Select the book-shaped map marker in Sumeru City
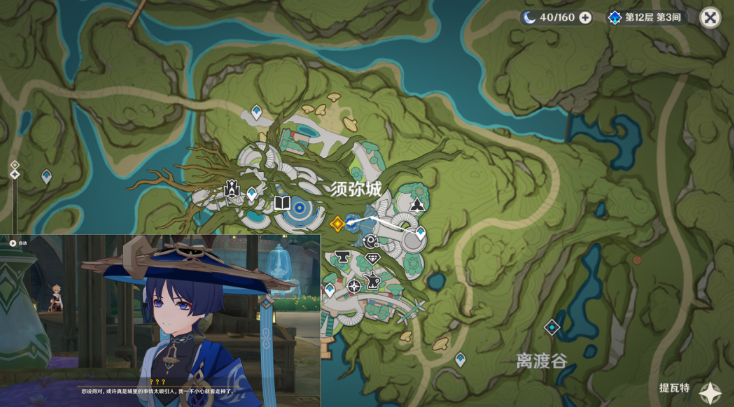The image size is (734, 407). (282, 204)
